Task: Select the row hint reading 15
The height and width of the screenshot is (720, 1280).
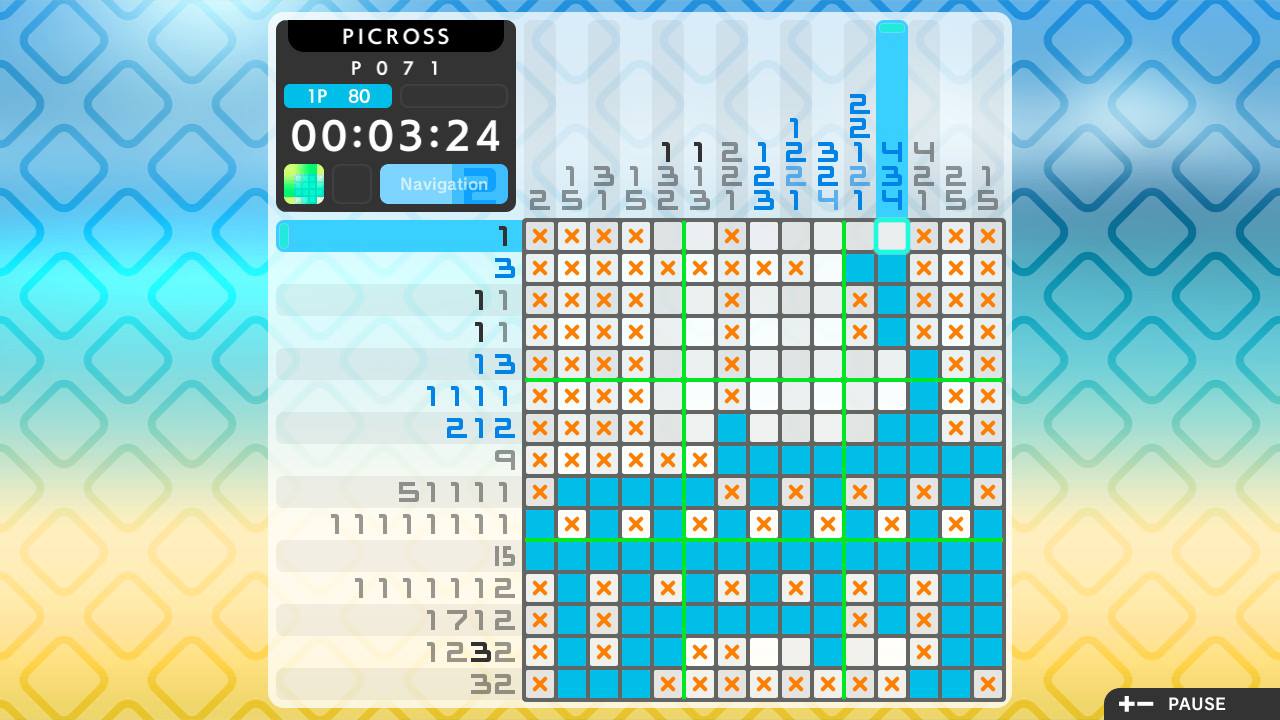Action: [x=507, y=556]
